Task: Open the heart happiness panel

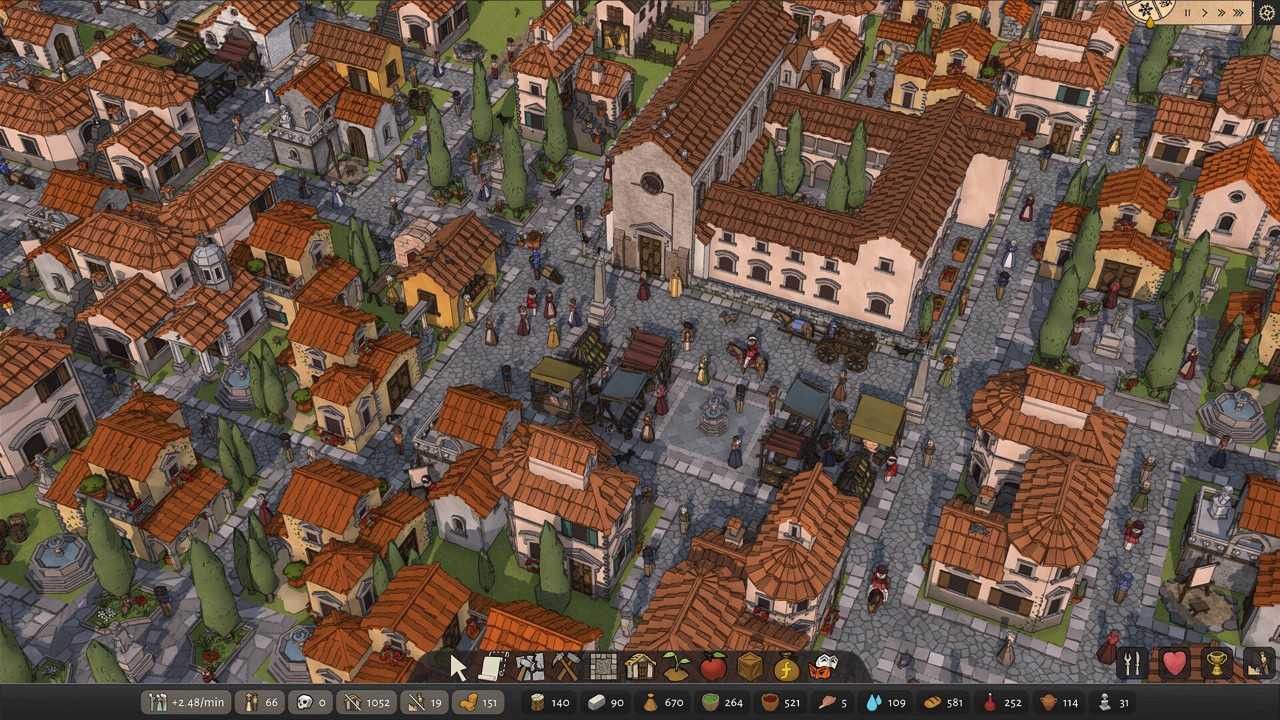Action: (1176, 663)
